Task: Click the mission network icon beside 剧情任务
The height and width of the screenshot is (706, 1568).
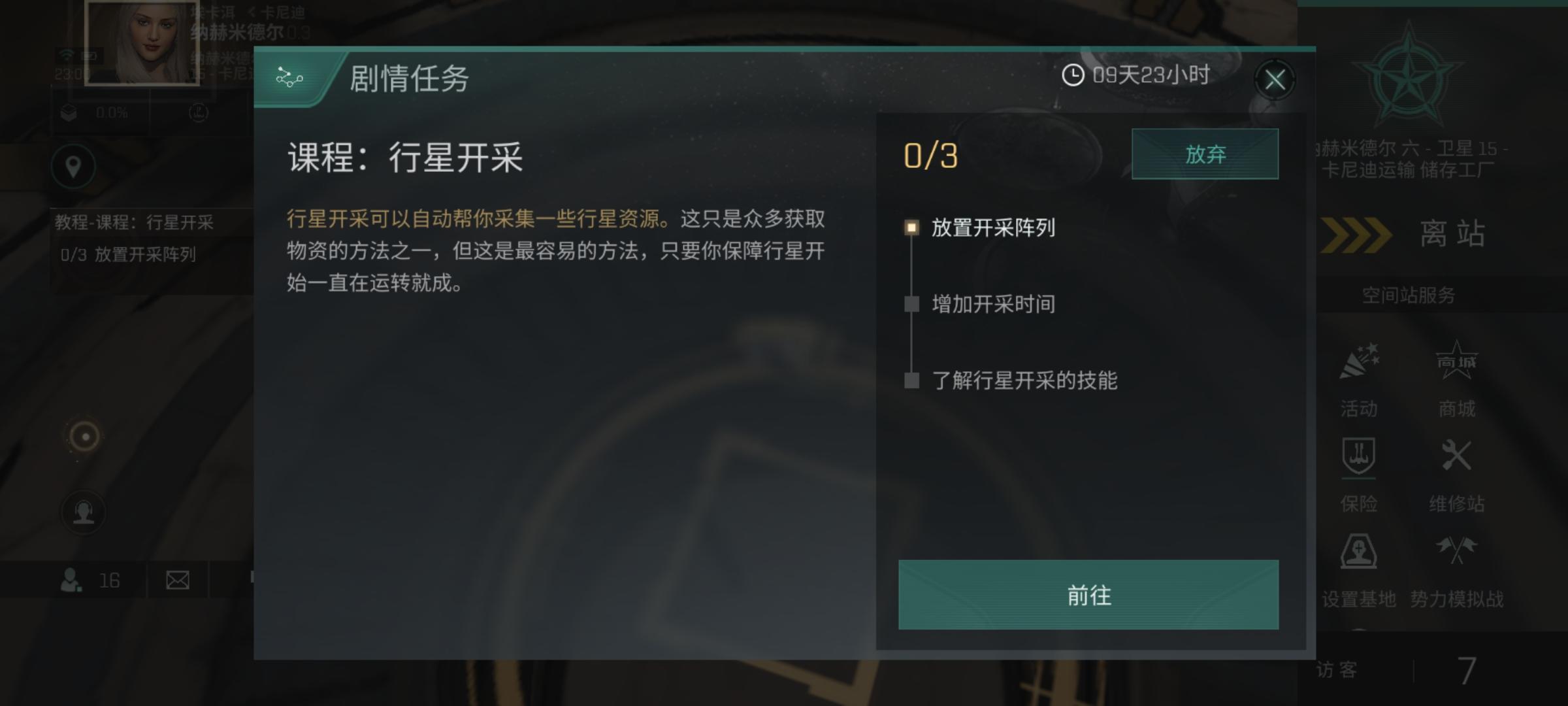Action: click(x=289, y=79)
